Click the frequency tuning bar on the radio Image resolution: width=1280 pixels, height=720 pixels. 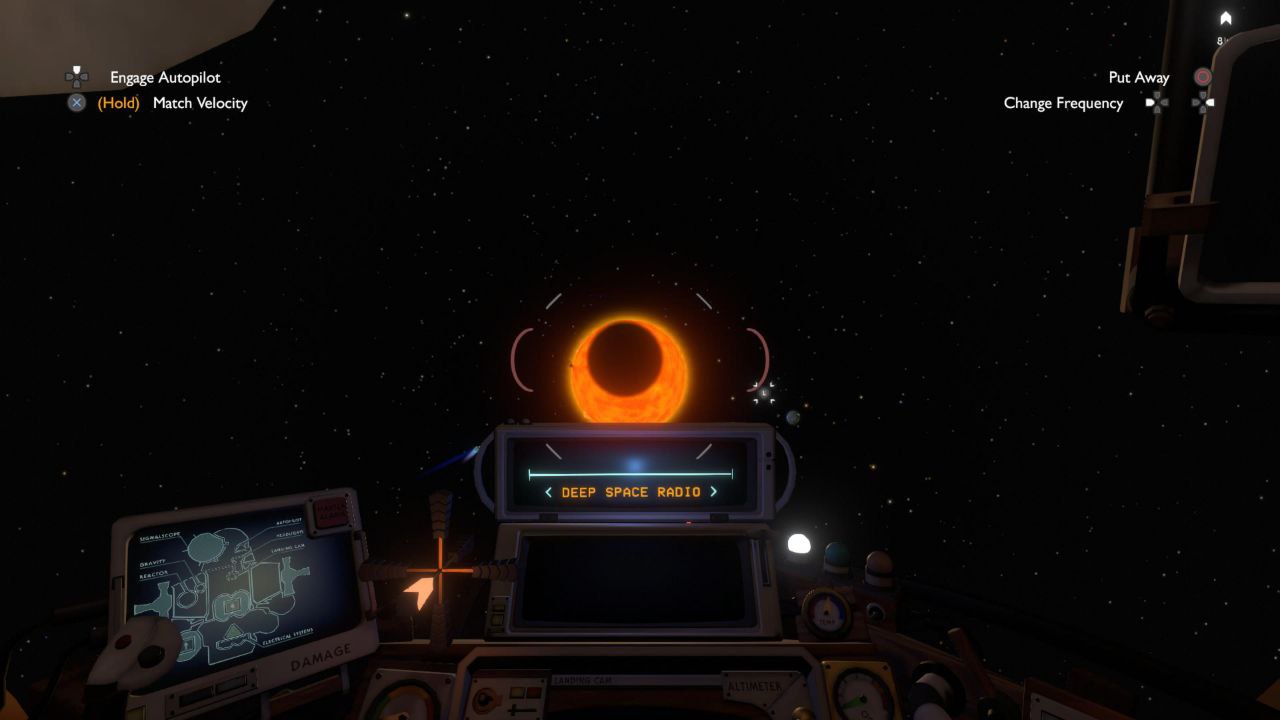pyautogui.click(x=631, y=473)
